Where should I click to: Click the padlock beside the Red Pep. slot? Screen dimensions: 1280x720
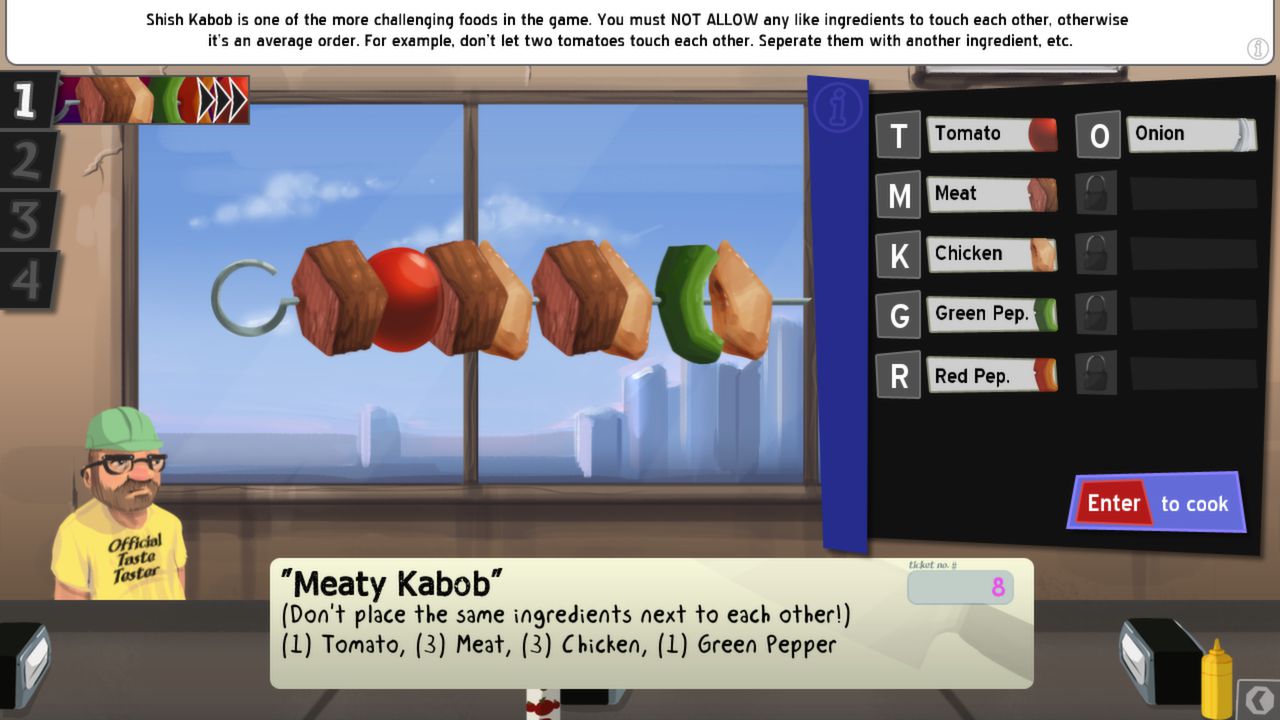(1096, 374)
